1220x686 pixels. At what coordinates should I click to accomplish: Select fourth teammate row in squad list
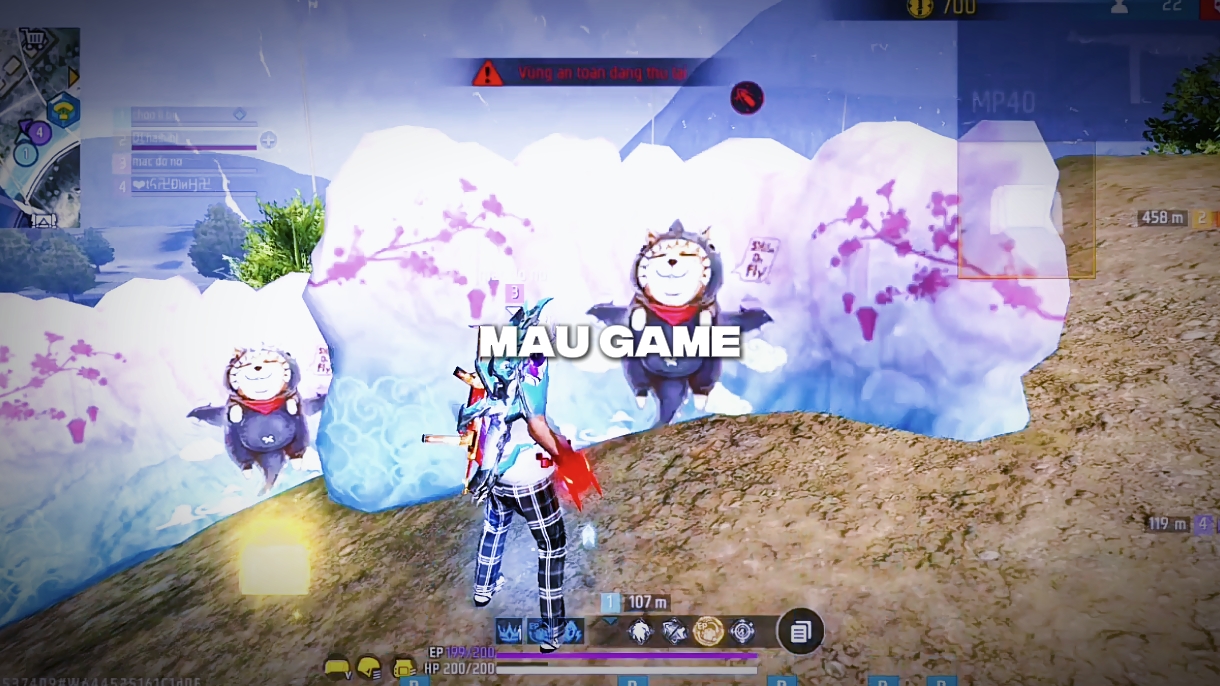pyautogui.click(x=185, y=185)
